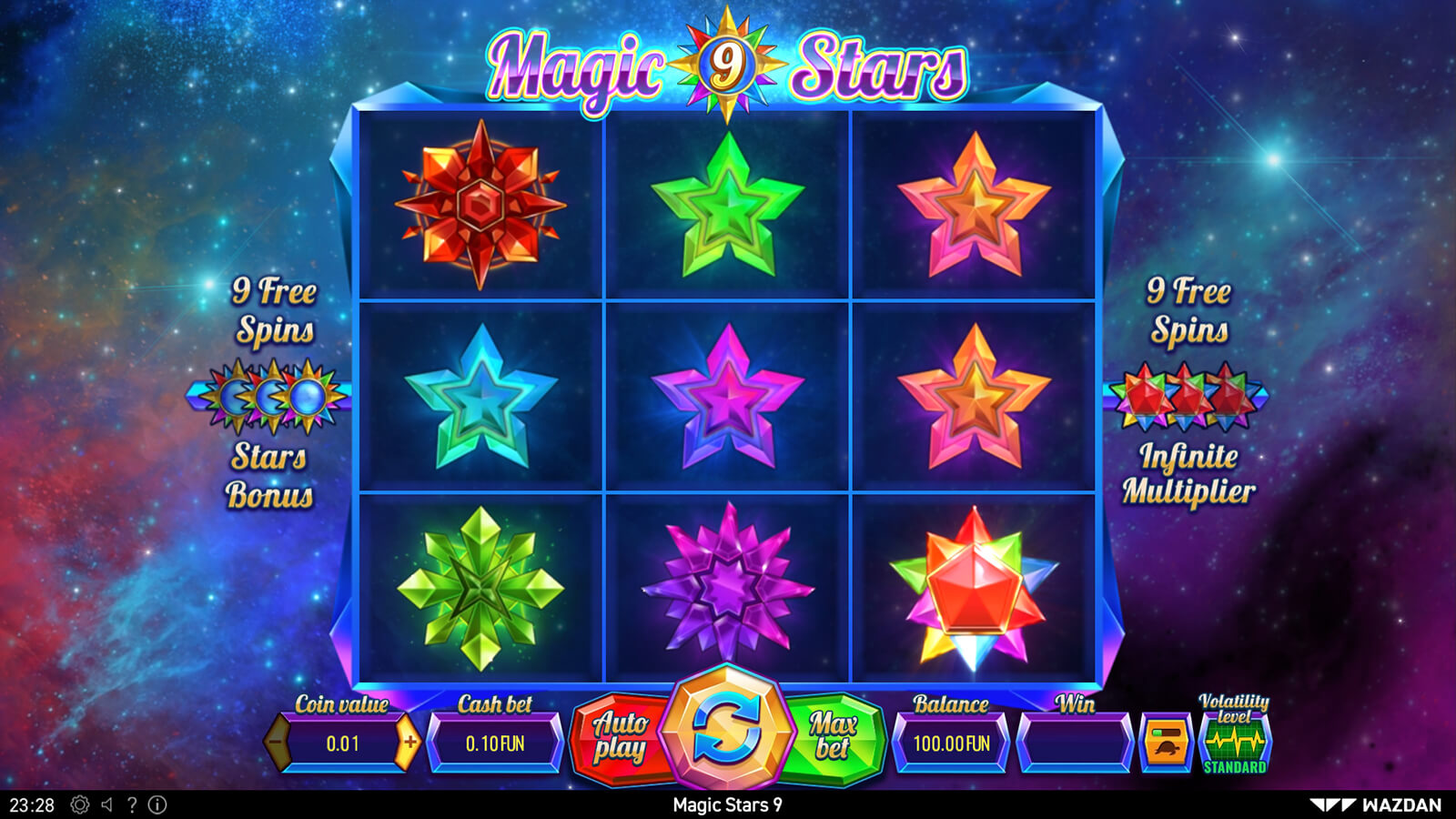Spin the reels with the central button
1456x819 pixels.
(x=726, y=731)
